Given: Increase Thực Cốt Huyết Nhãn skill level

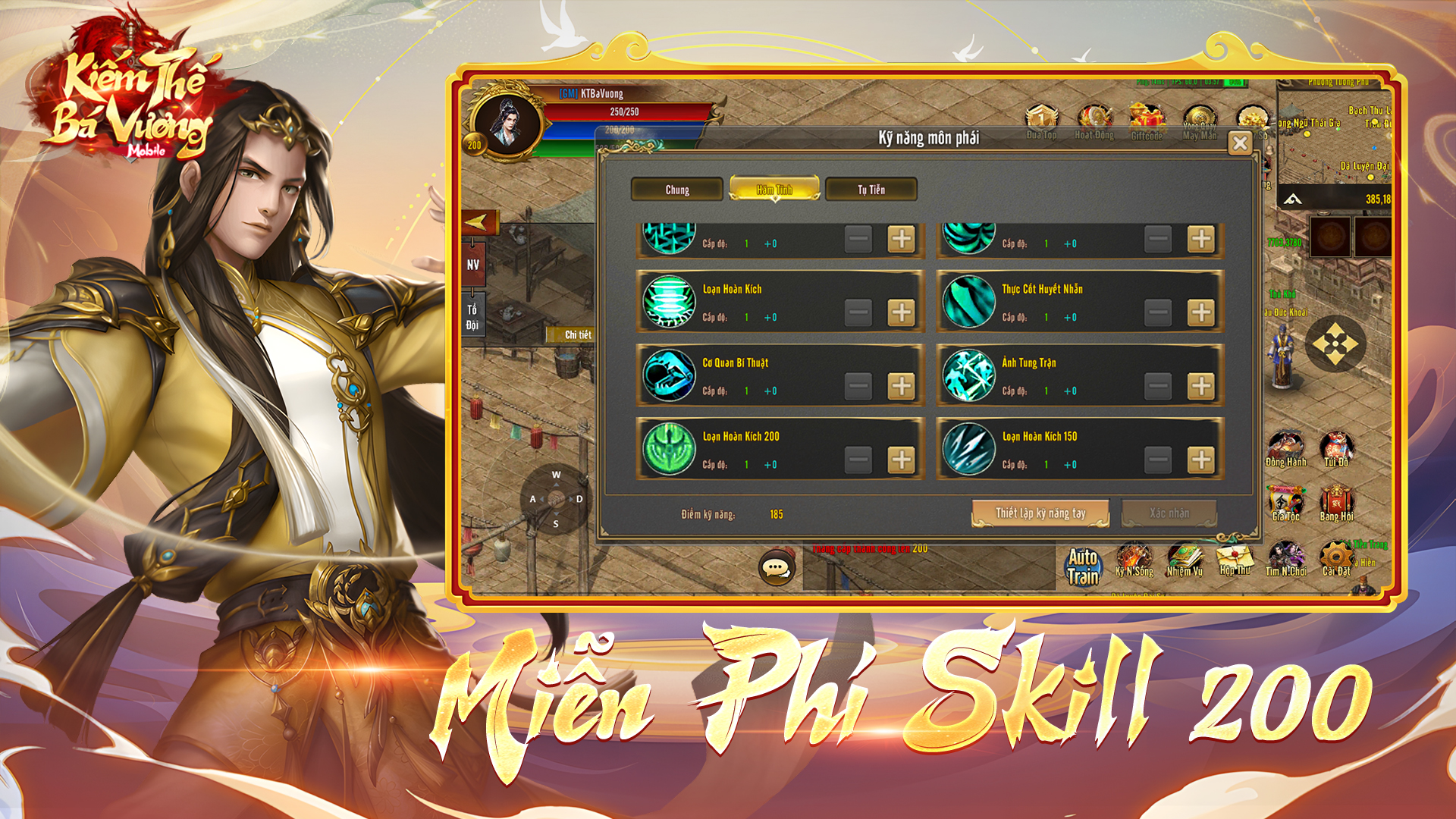Looking at the screenshot, I should coord(1200,312).
